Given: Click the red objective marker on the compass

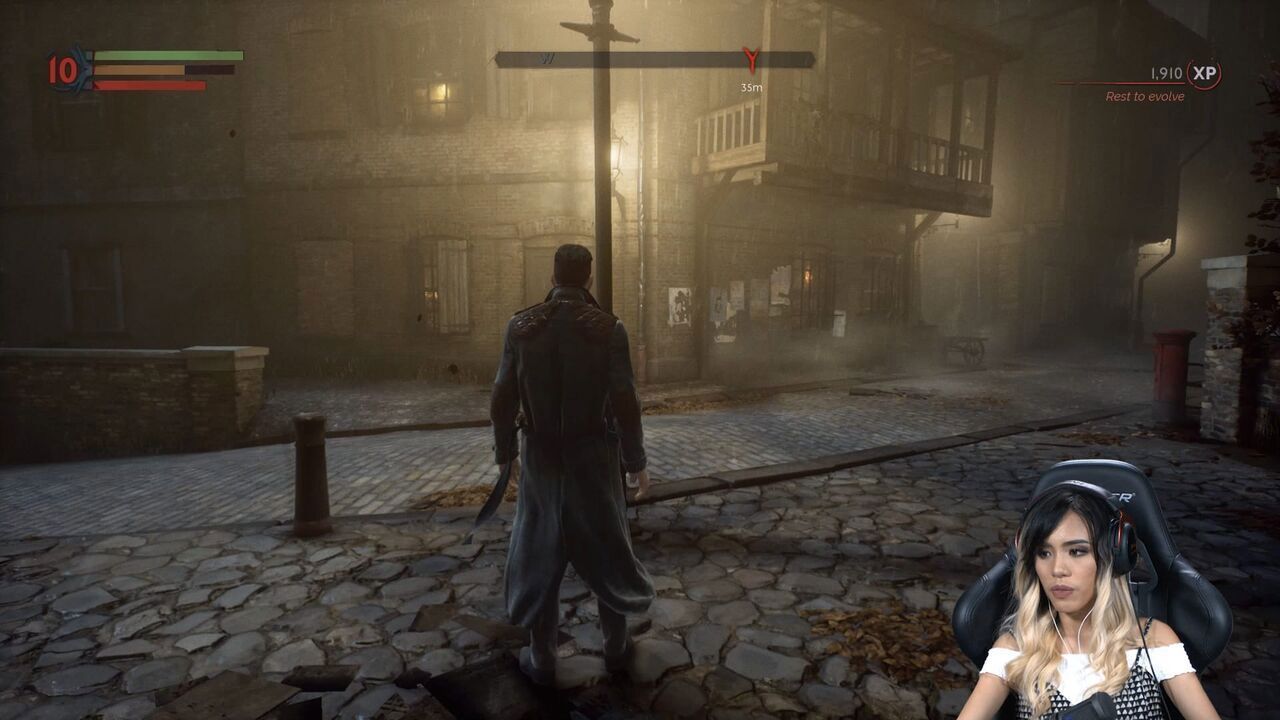Looking at the screenshot, I should 751,60.
